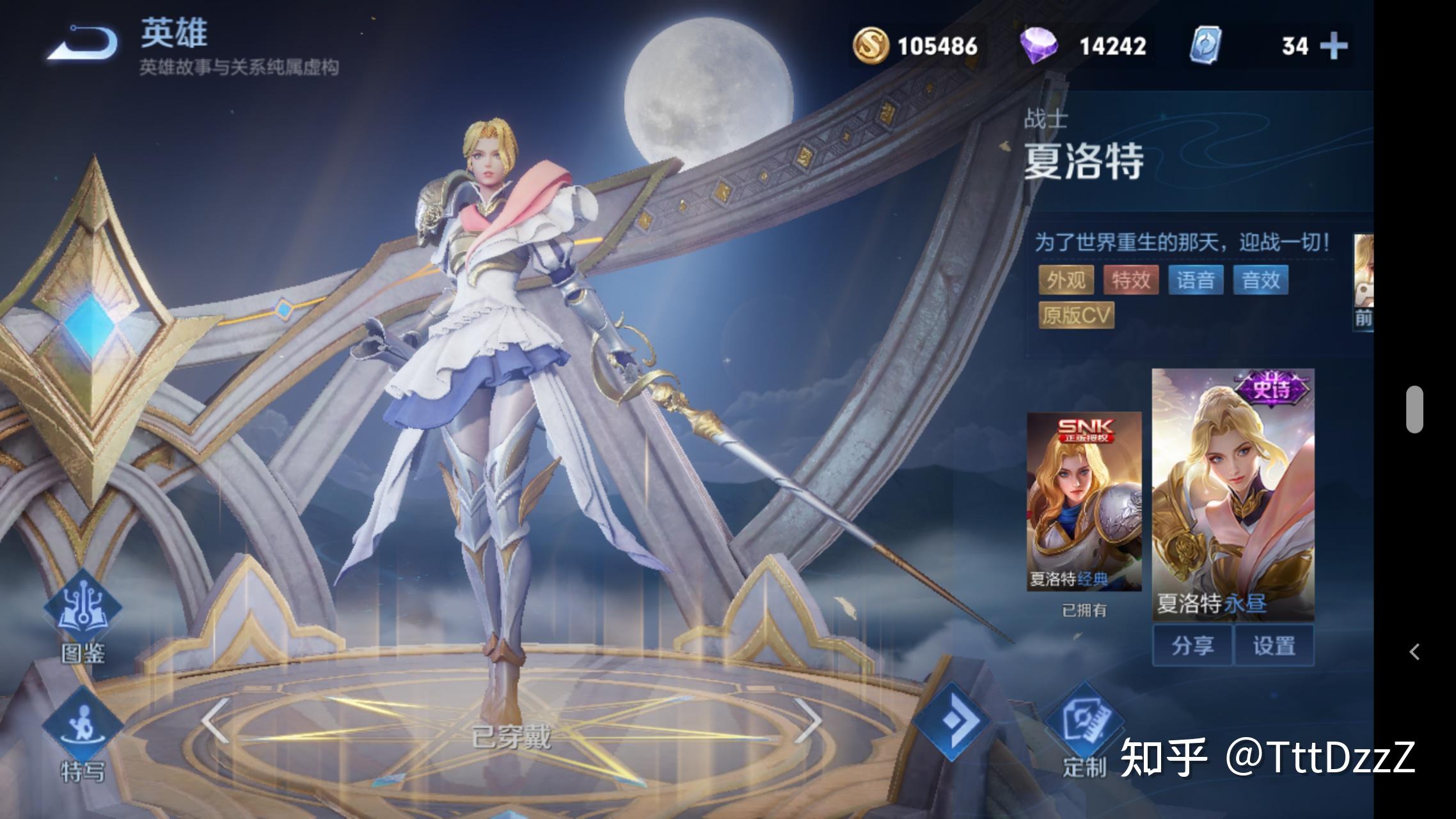Screen dimensions: 1456x819
Task: Choose the 夏洛特经典 SNK skin card
Action: (x=1084, y=502)
